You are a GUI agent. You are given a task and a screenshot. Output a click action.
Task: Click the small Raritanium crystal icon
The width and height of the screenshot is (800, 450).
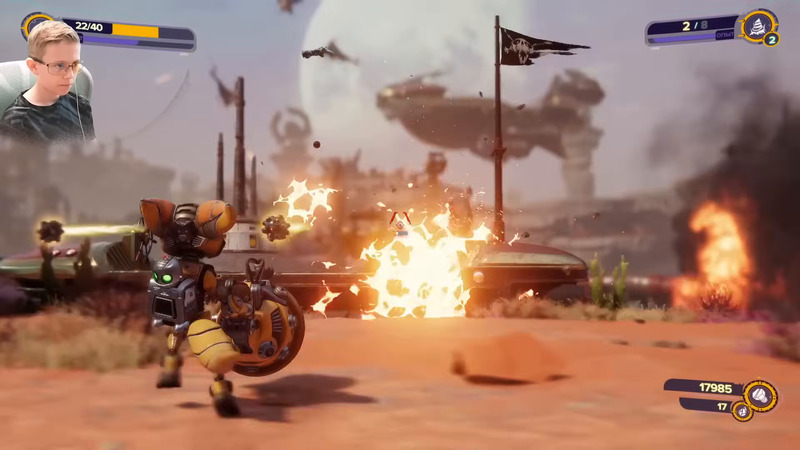click(x=741, y=410)
